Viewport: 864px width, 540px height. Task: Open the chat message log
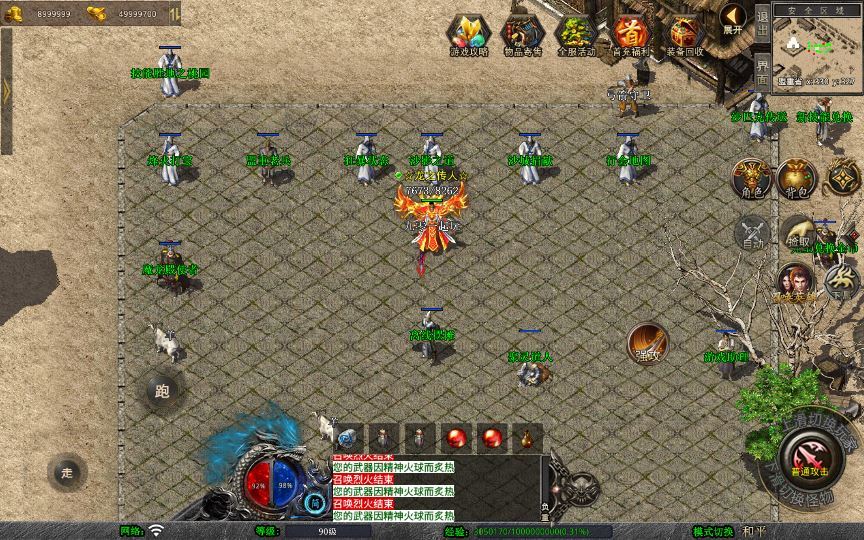tap(438, 487)
